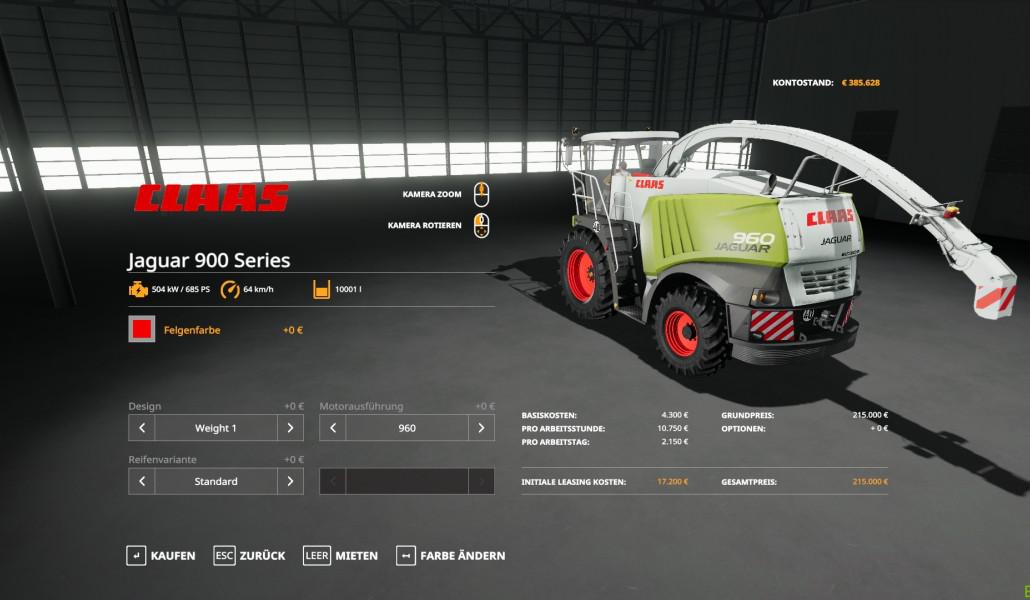
Task: Lease the vehicle with Mieten
Action: (342, 555)
